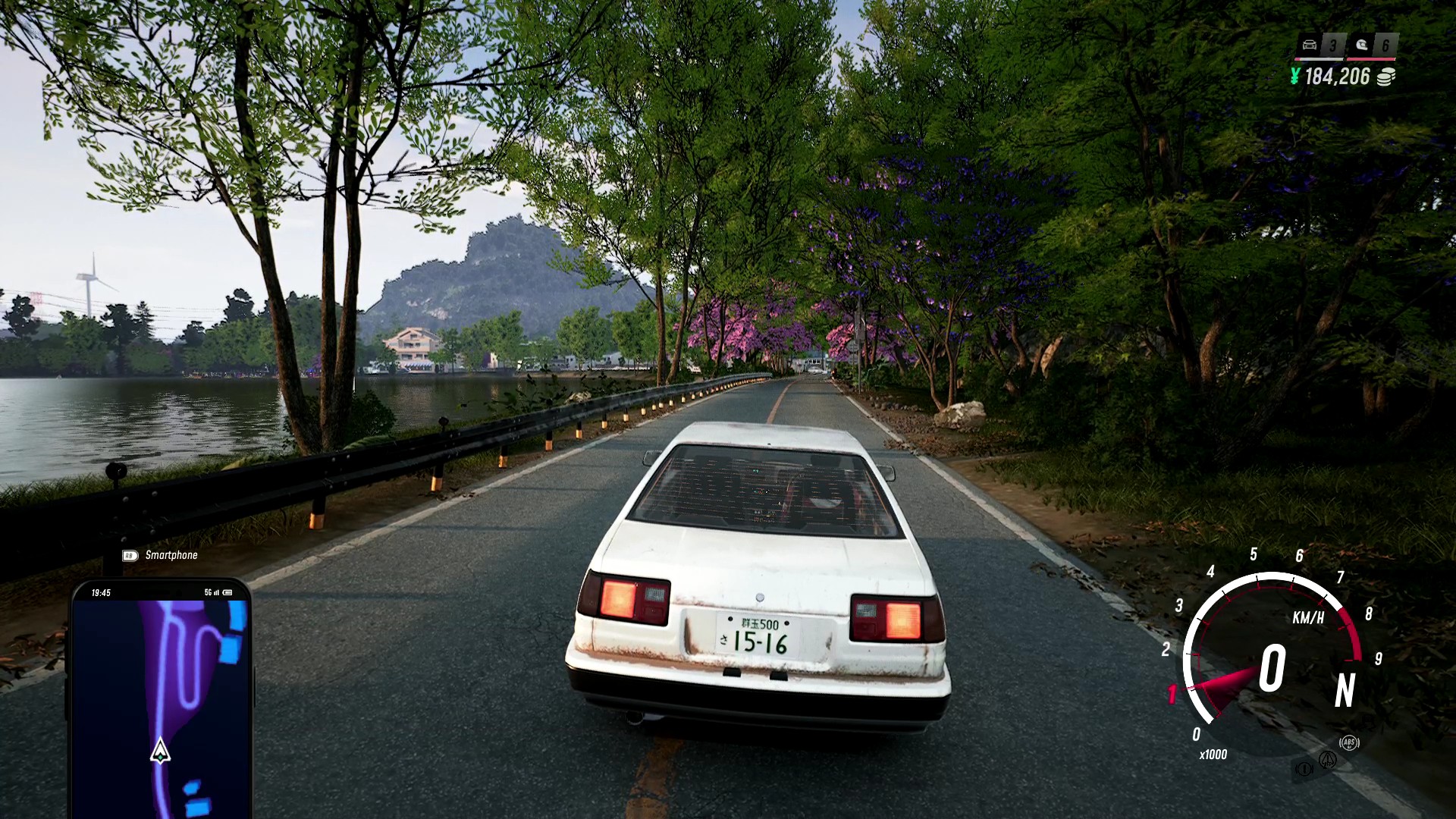Select the driver helmet level icon
Screen dimensions: 1456x819
pyautogui.click(x=1362, y=45)
